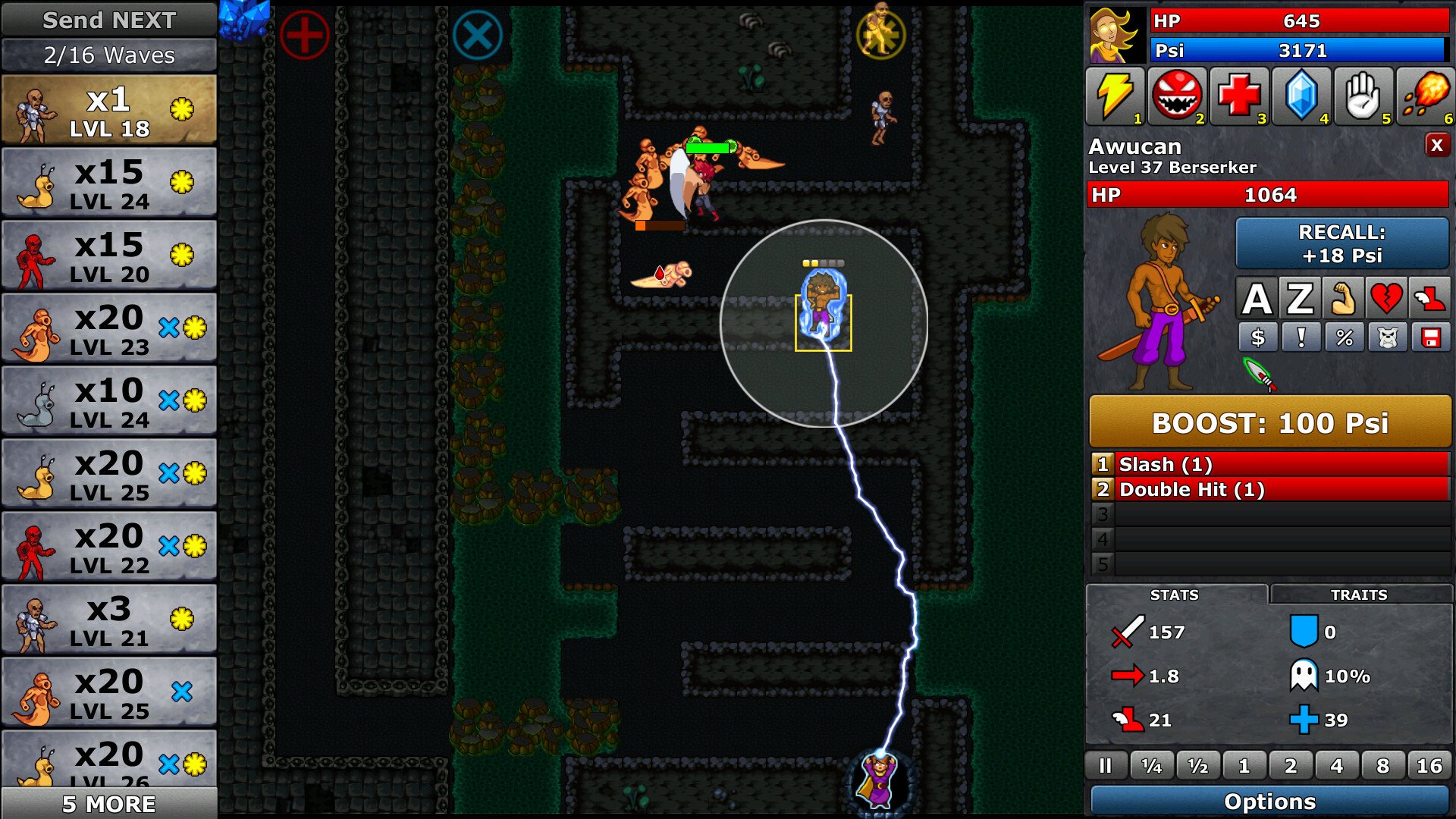Select the Slash skill row

click(x=1269, y=464)
